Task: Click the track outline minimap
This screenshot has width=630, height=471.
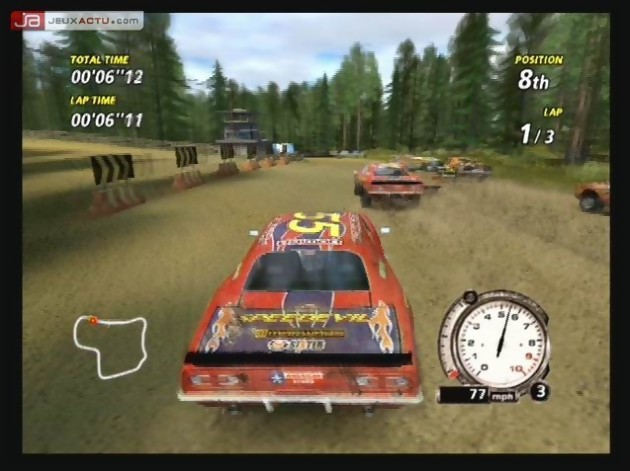Action: click(110, 343)
